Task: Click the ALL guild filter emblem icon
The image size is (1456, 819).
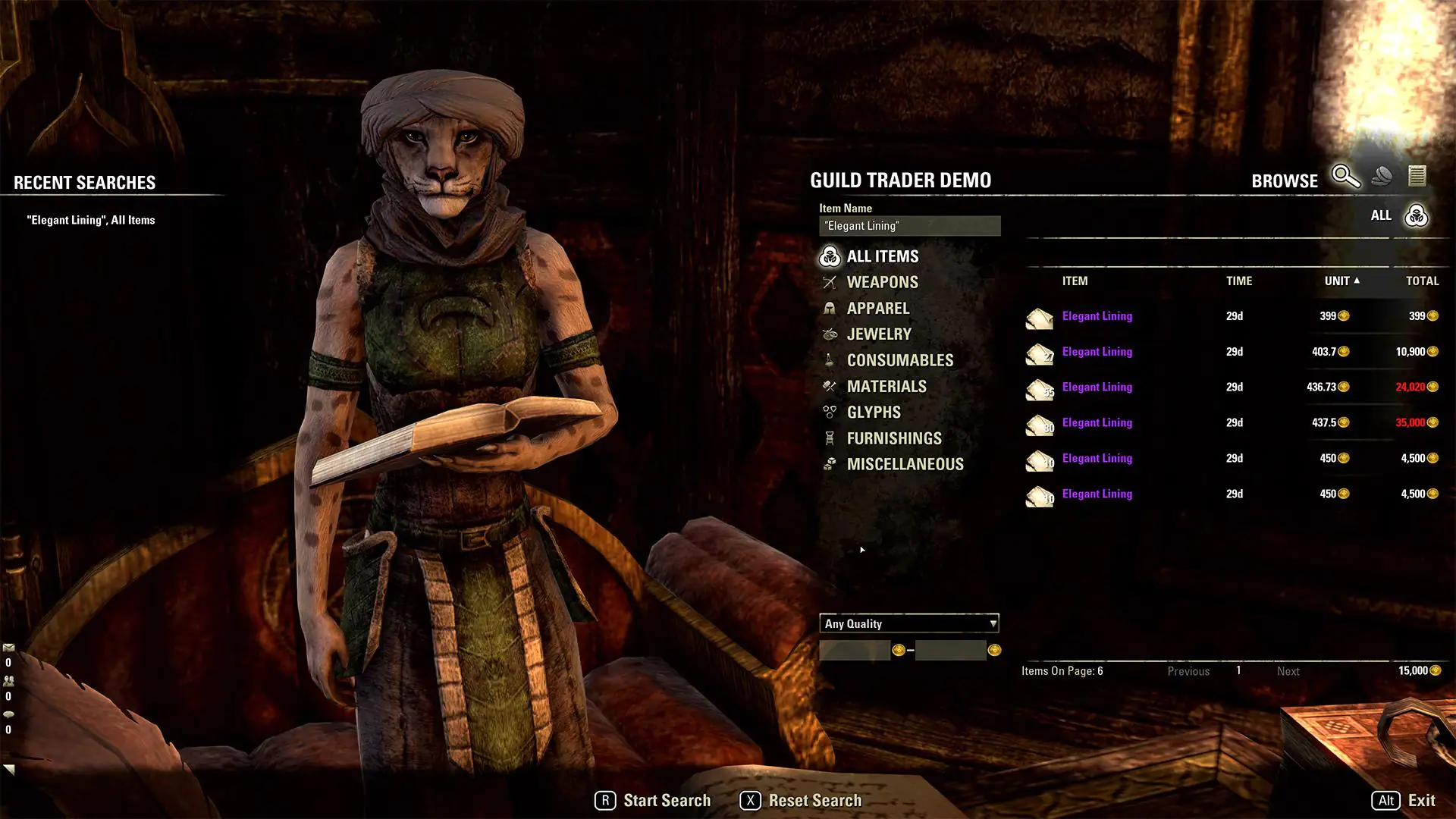Action: pos(1415,215)
